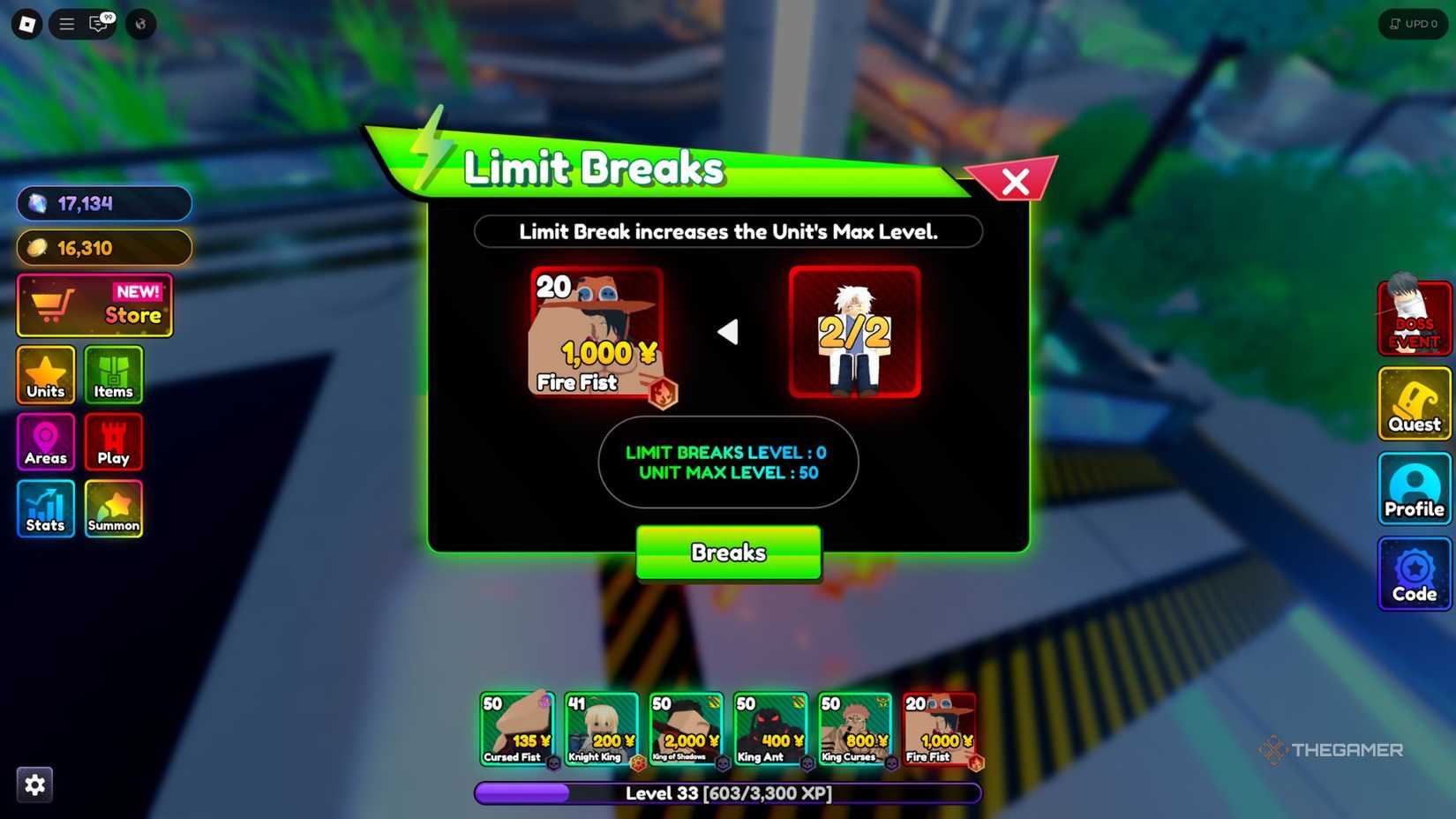Viewport: 1456px width, 819px height.
Task: View your Profile
Action: [x=1414, y=488]
